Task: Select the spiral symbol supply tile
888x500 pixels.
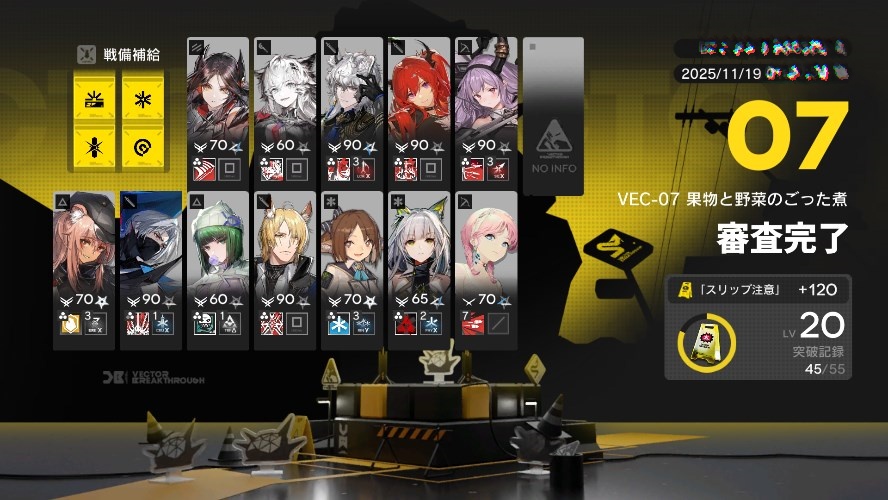Action: (143, 148)
